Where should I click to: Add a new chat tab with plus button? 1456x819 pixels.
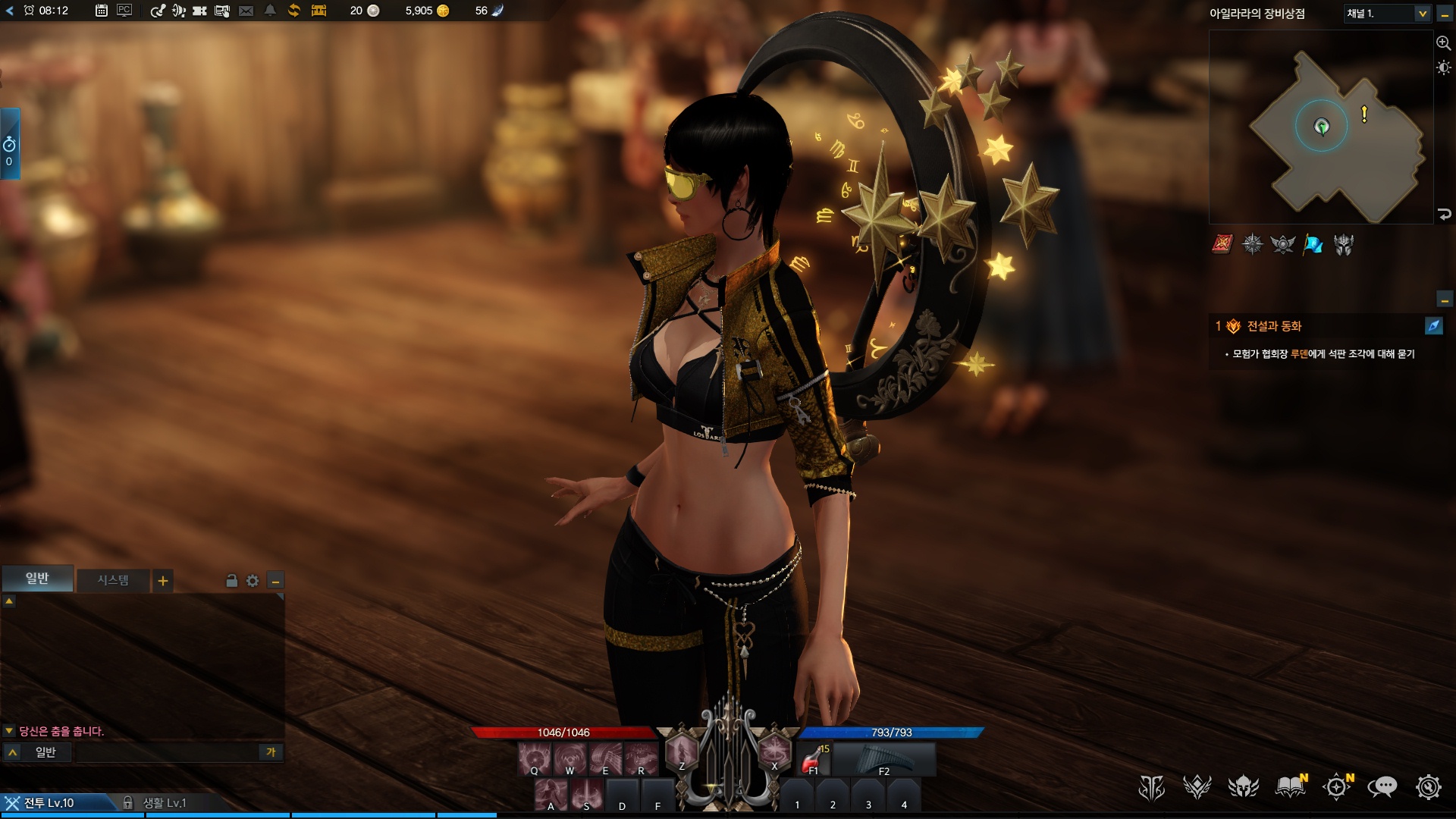tap(163, 581)
